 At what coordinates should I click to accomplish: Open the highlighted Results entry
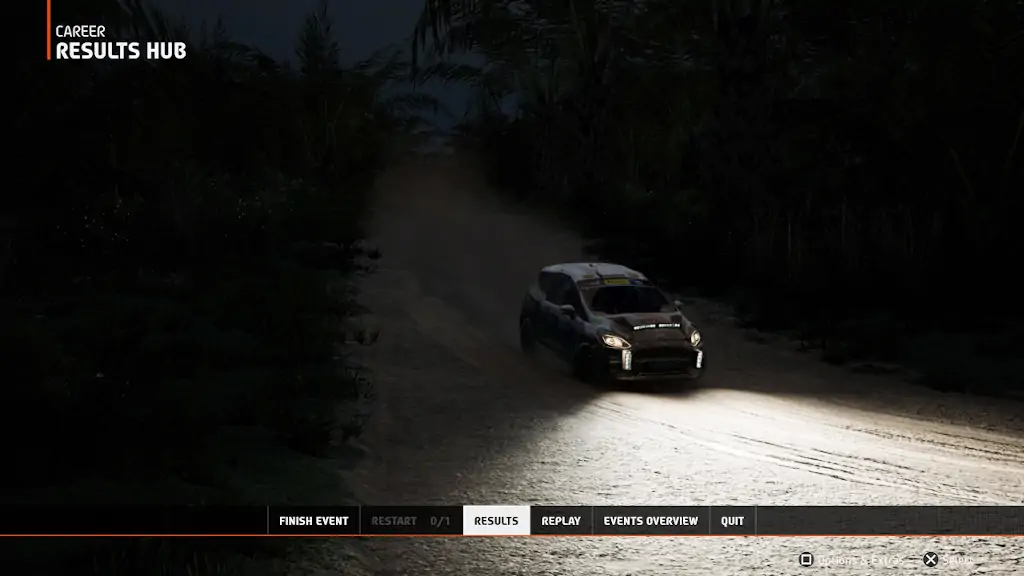pyautogui.click(x=496, y=521)
